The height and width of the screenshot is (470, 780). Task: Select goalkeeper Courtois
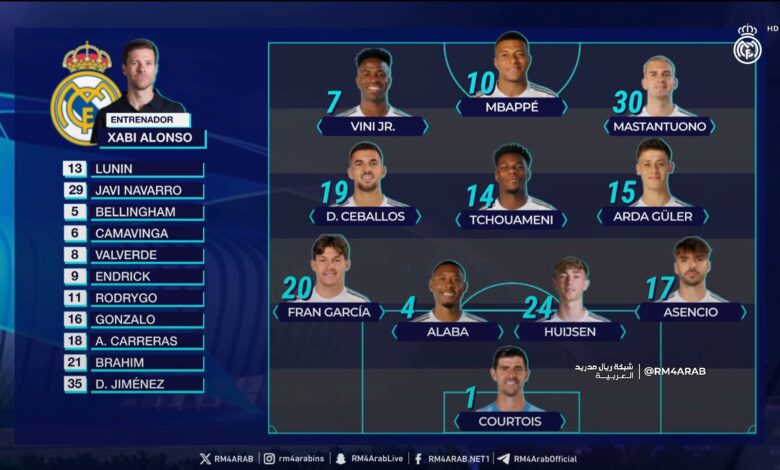[x=511, y=421]
